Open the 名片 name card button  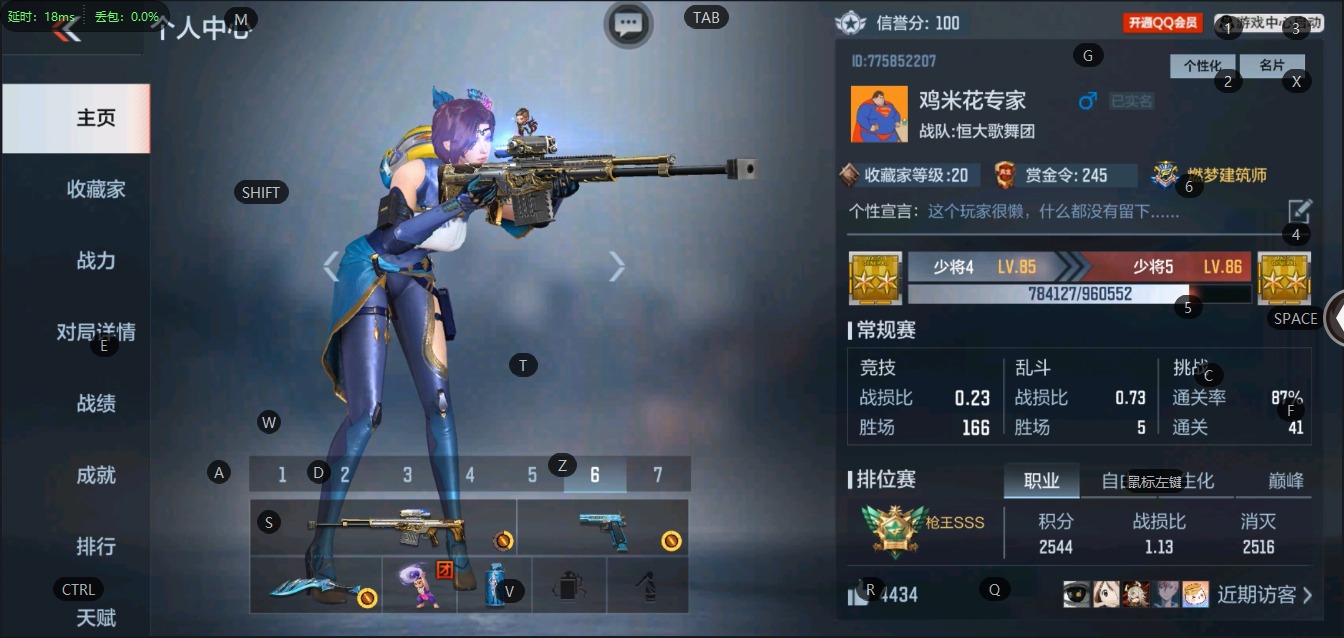[1271, 66]
